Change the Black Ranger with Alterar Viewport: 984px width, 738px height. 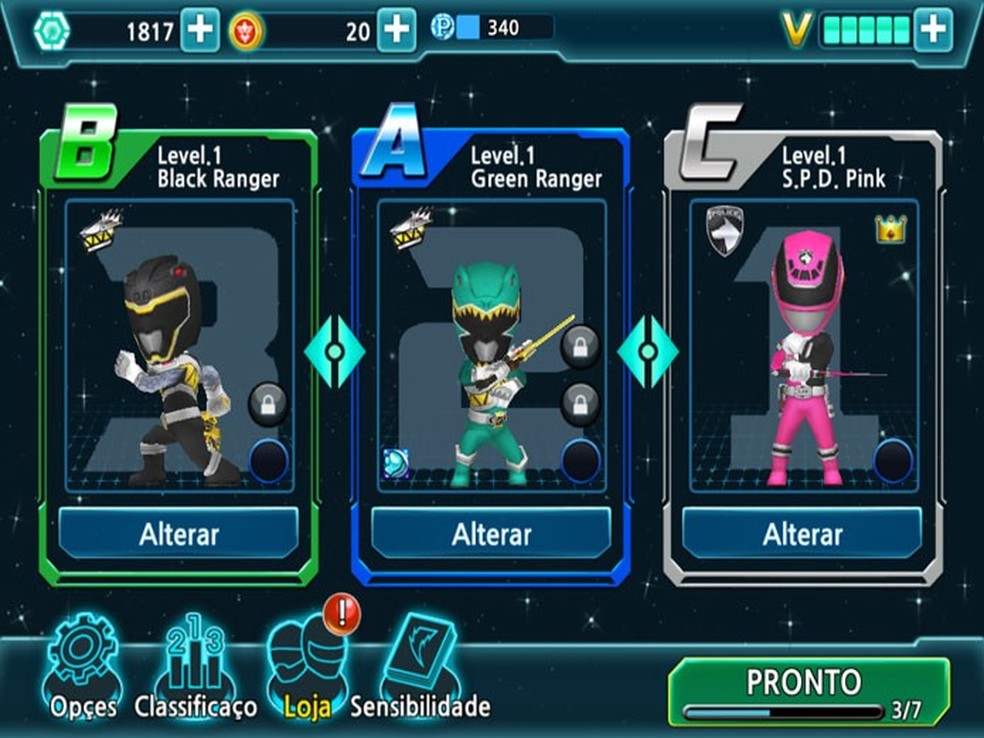179,534
